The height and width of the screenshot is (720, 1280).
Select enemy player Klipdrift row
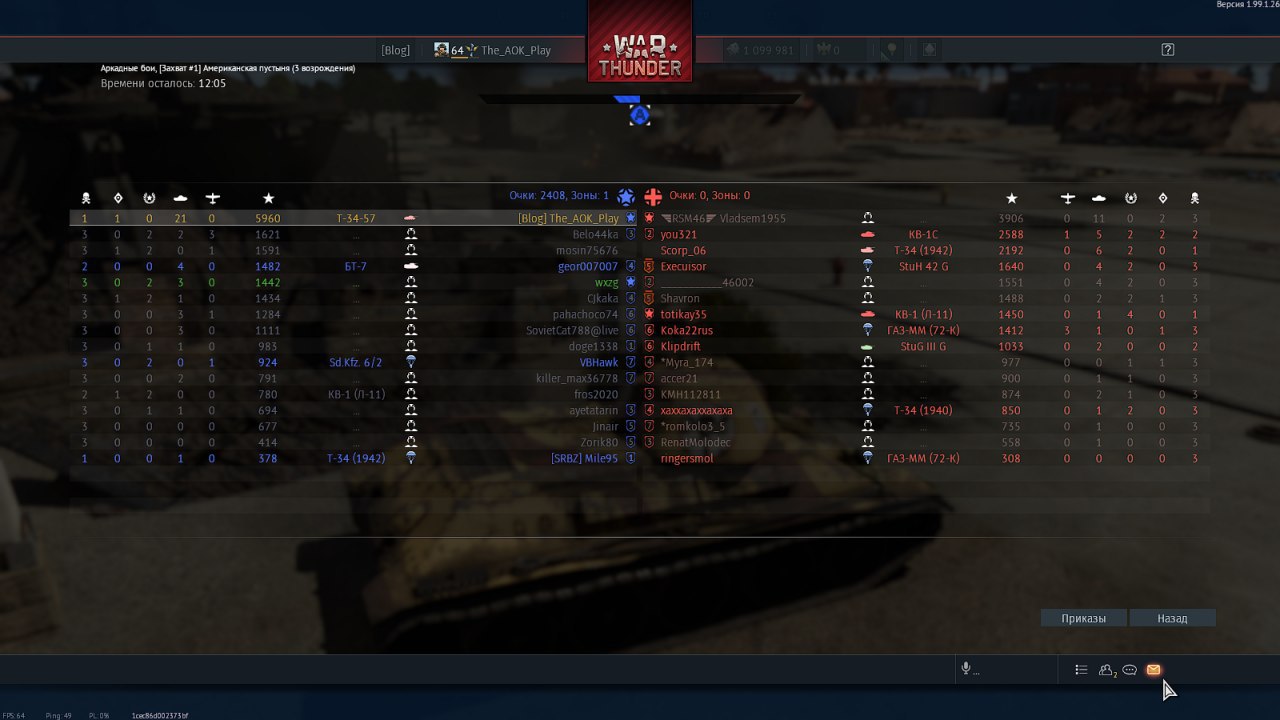680,346
